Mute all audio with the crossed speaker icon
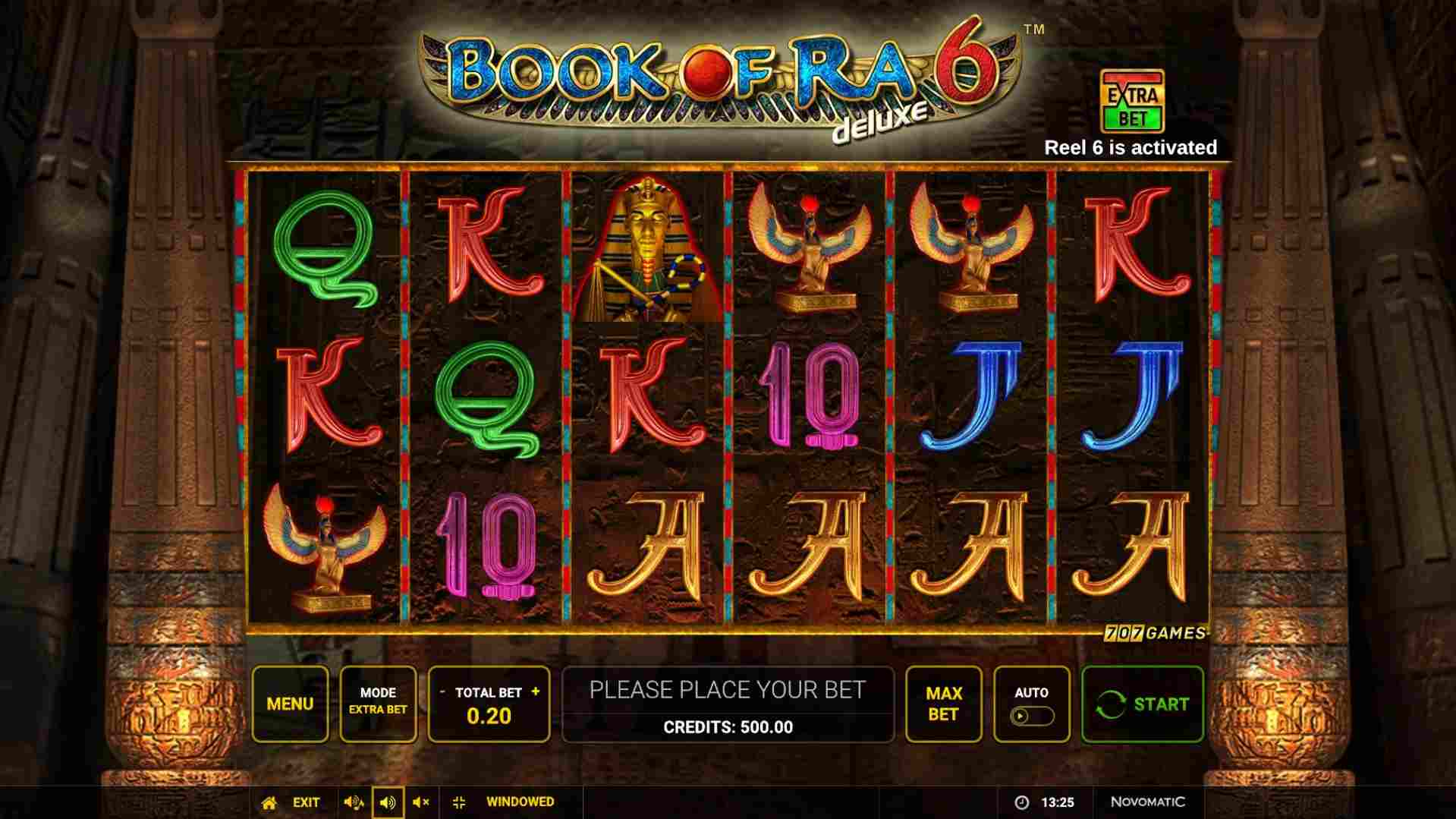Viewport: 1456px width, 819px height. (423, 802)
